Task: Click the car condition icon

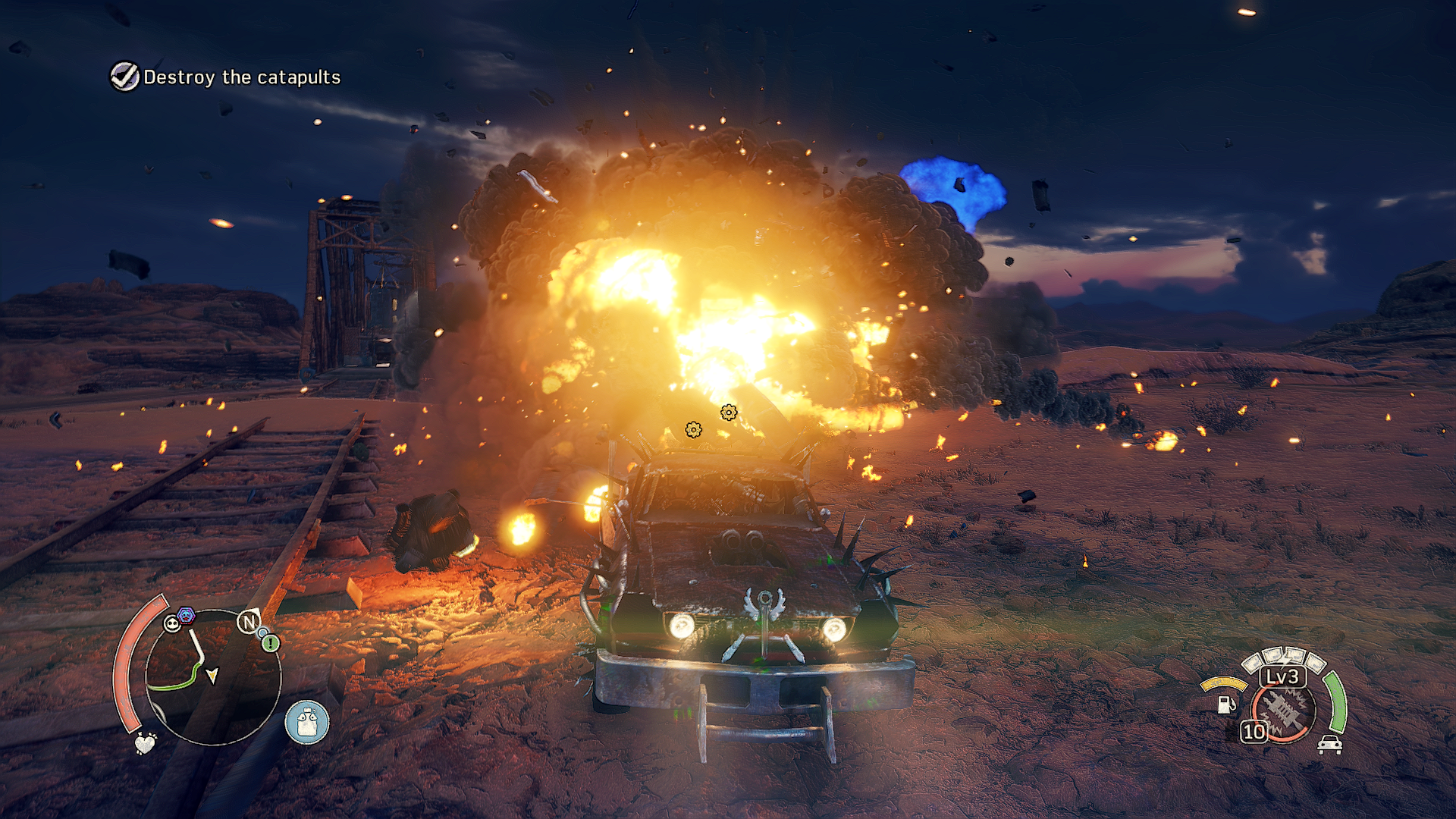Action: [1329, 745]
